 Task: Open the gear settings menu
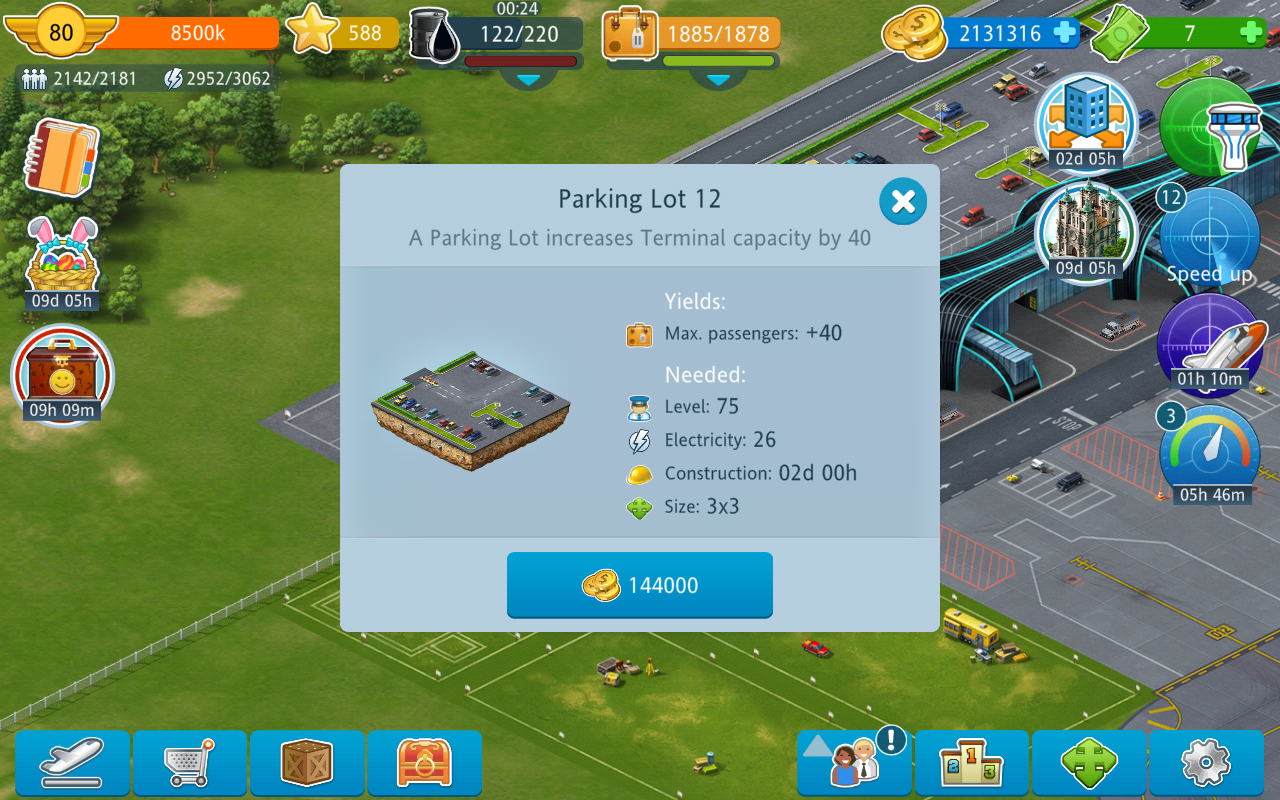[x=1206, y=764]
